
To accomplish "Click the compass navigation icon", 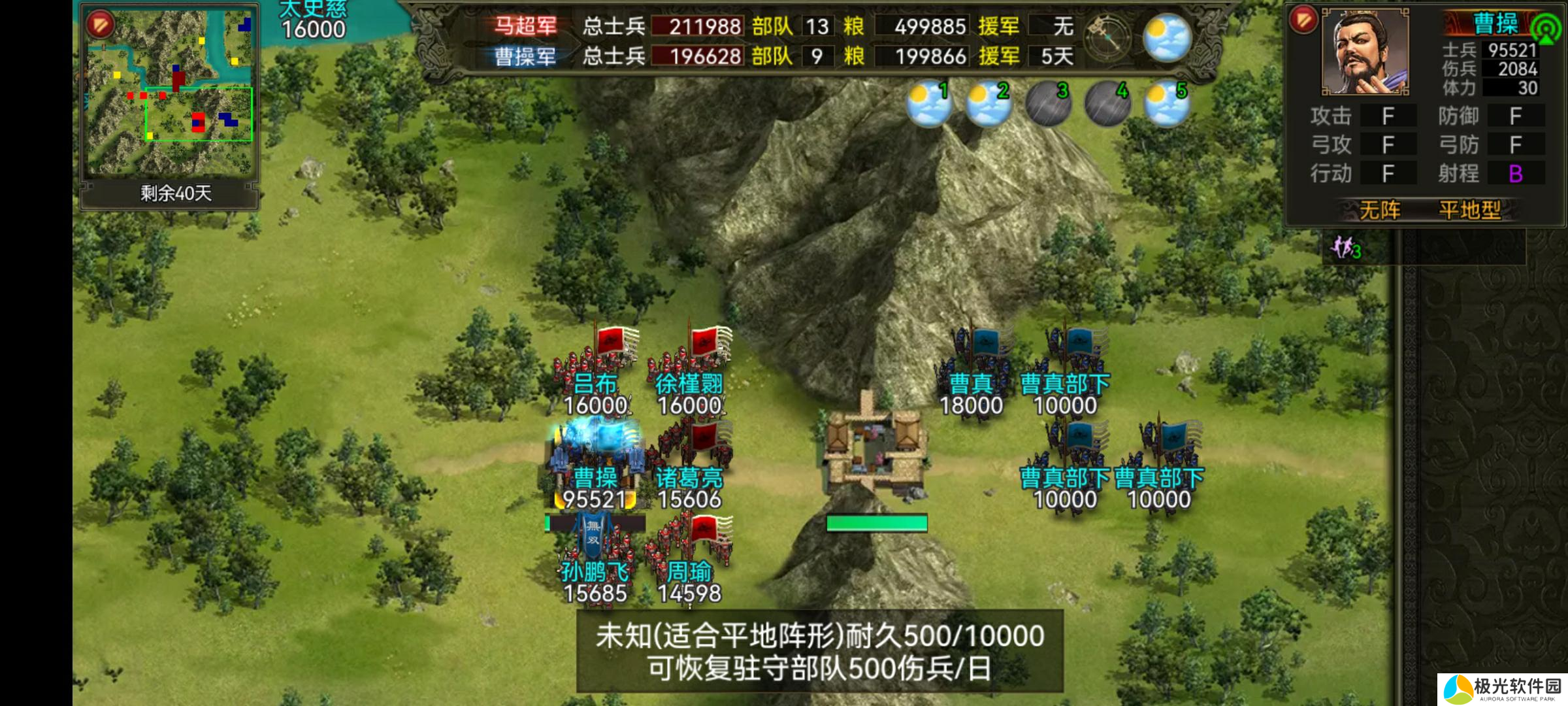I will (1109, 36).
